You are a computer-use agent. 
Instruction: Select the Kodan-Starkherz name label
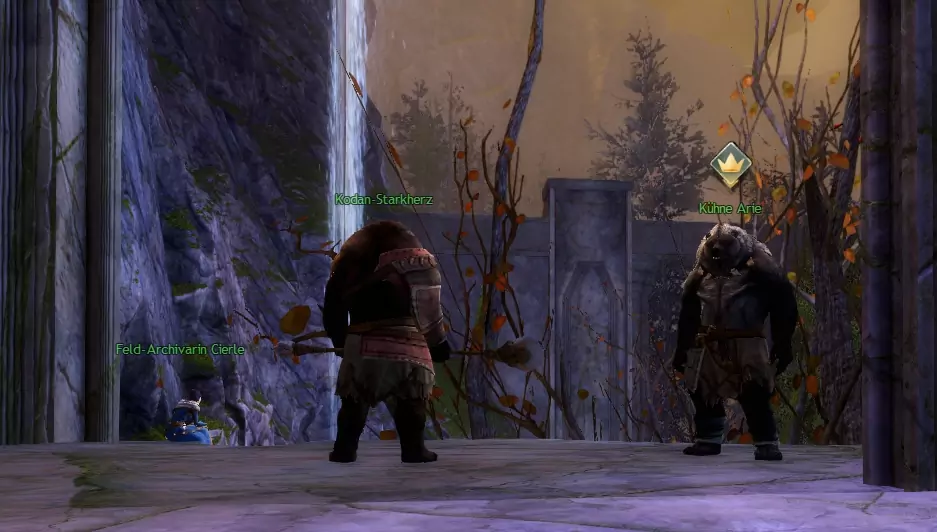coord(384,199)
